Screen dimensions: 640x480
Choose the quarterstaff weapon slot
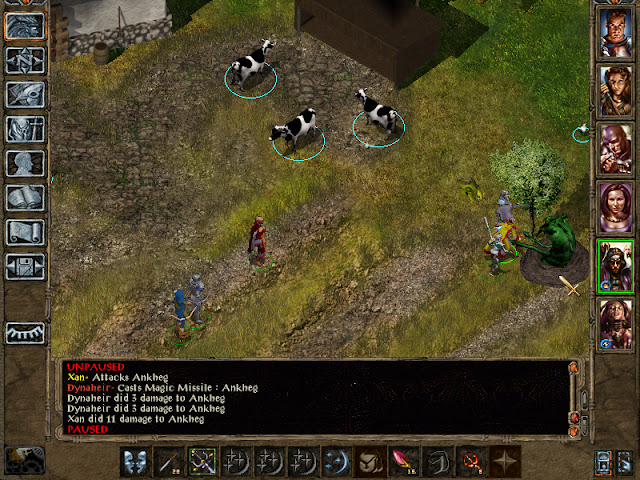coord(170,461)
